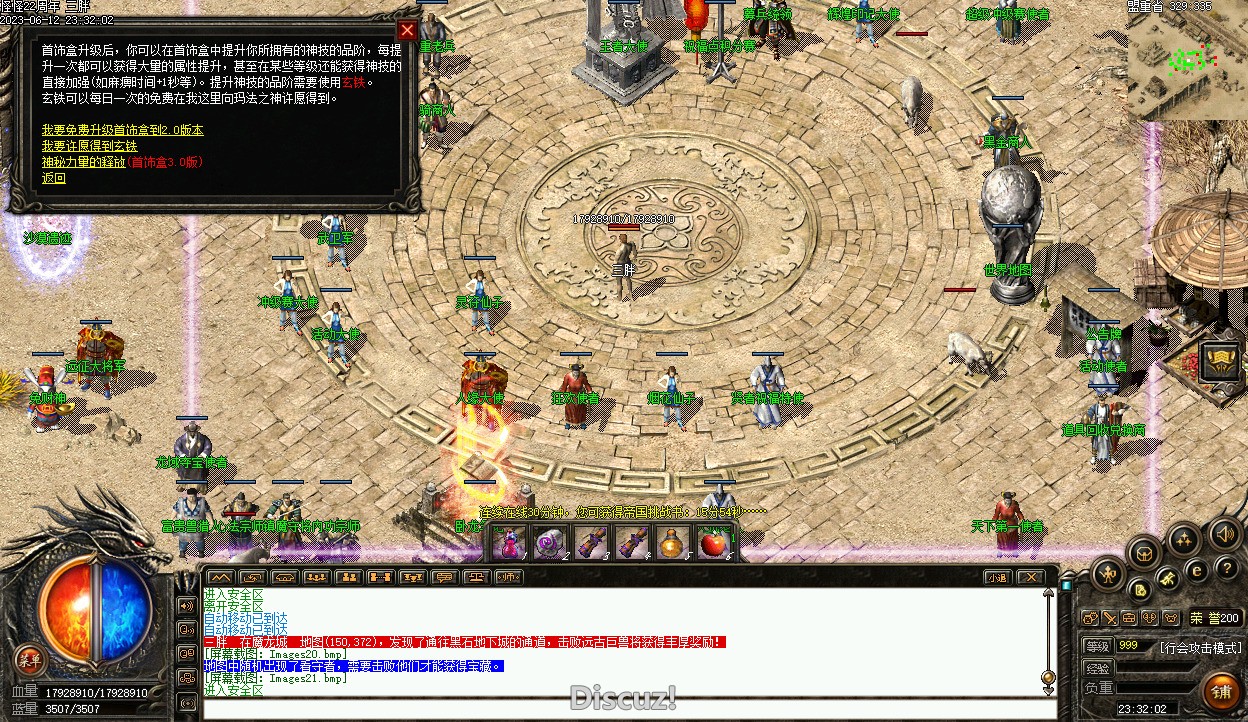Click 返回 to go back in the dialogue

tap(53, 178)
